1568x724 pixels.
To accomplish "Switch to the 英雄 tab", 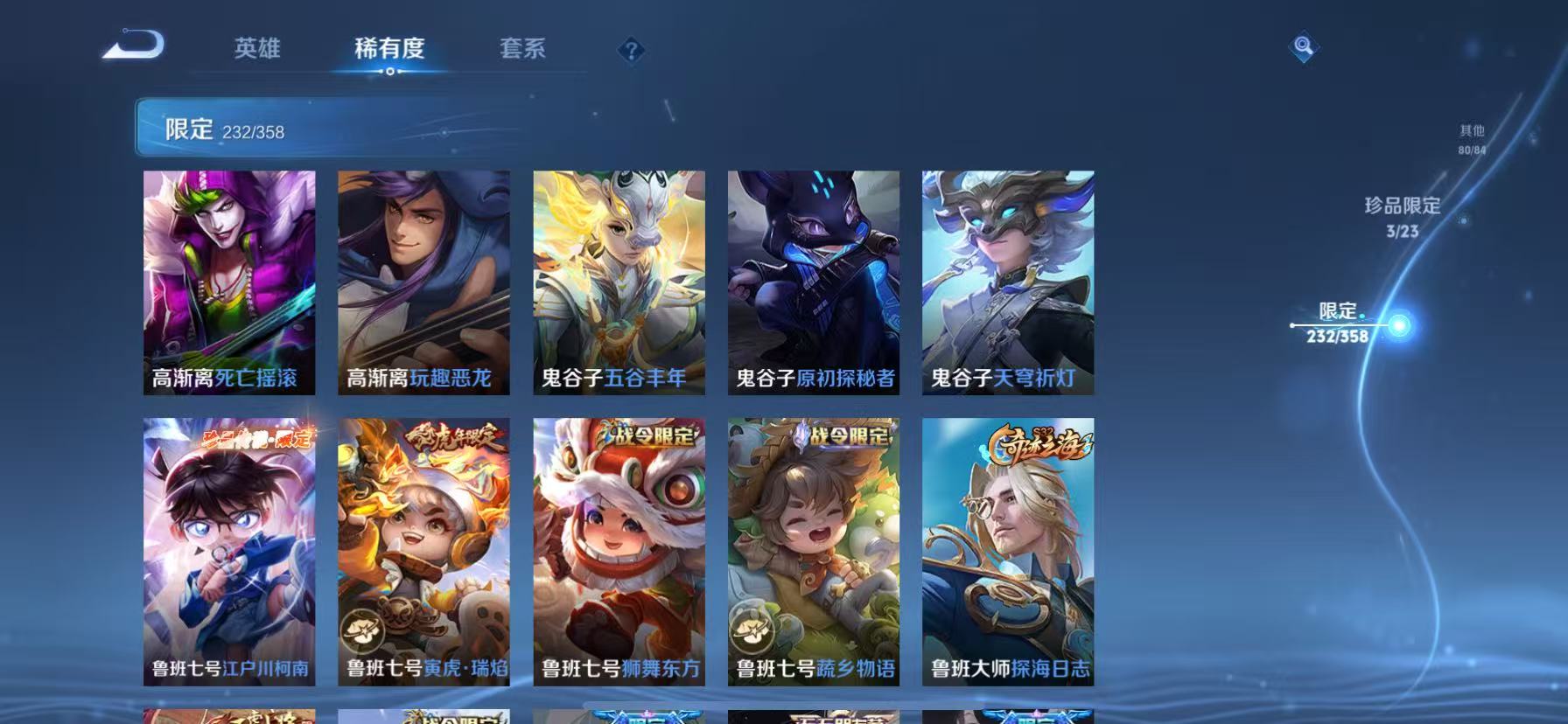I will click(255, 49).
